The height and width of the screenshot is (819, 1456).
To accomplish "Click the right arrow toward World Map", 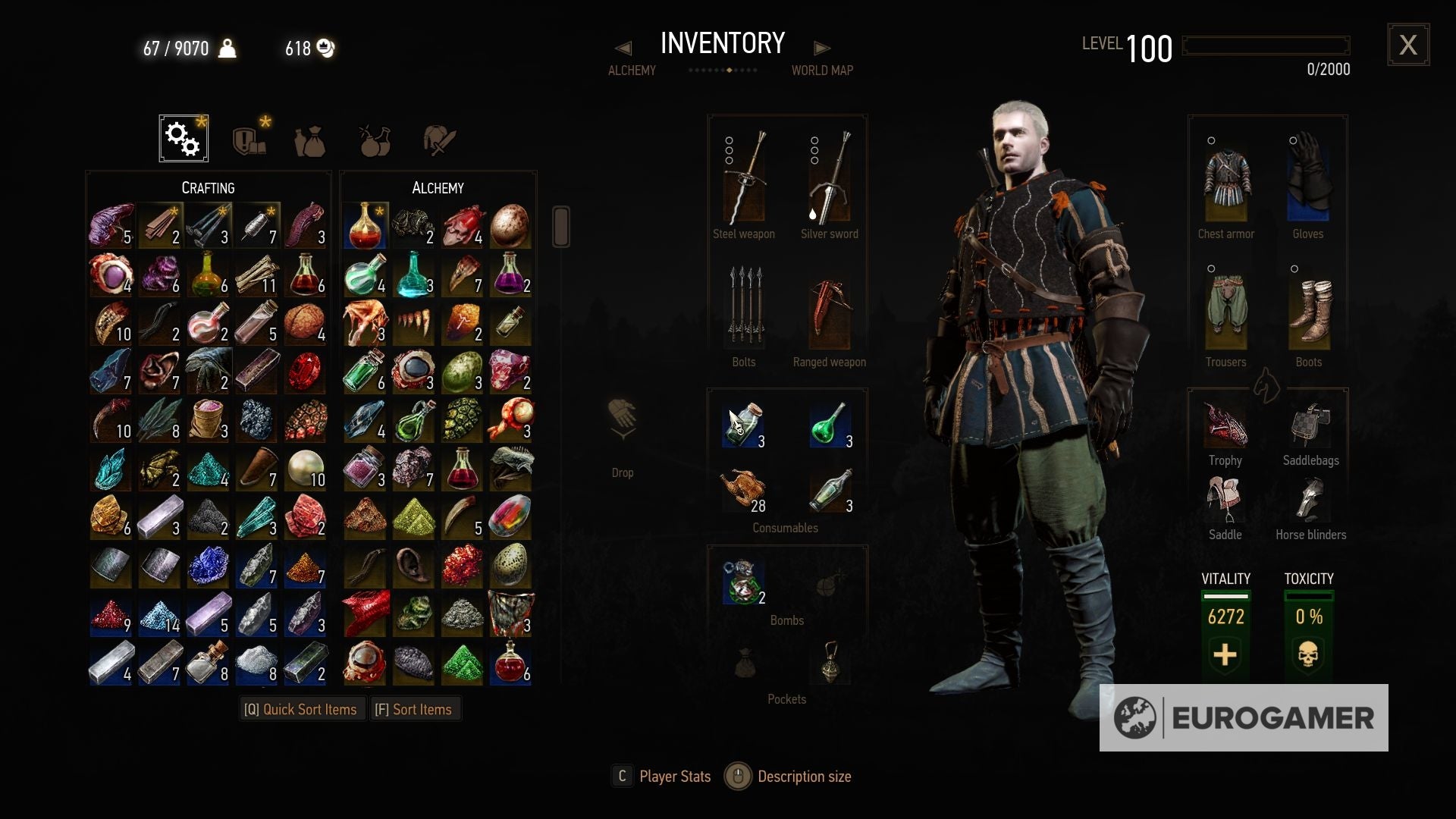I will point(824,47).
